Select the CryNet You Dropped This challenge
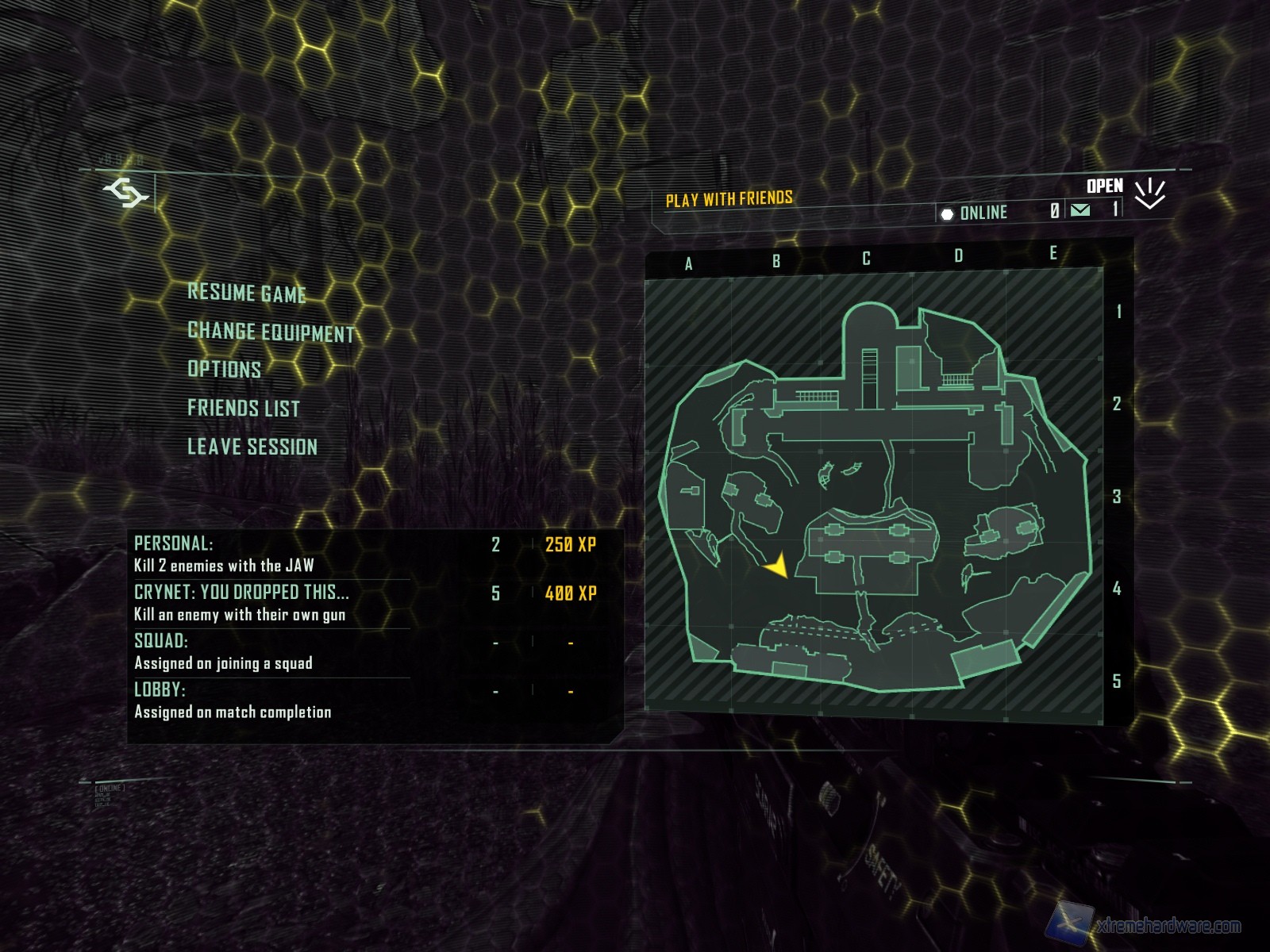Image resolution: width=1270 pixels, height=952 pixels. click(365, 603)
